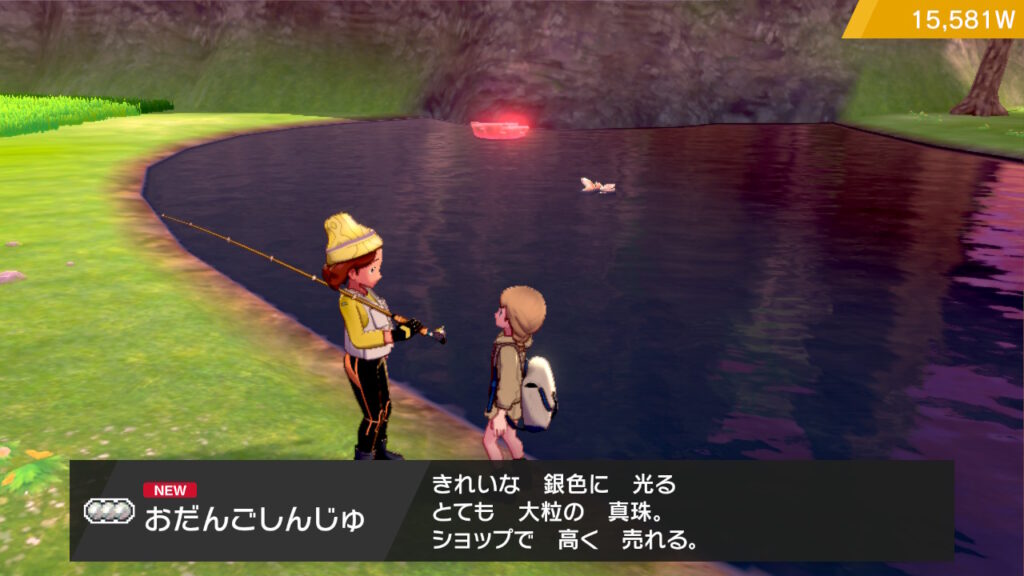Image resolution: width=1024 pixels, height=576 pixels.
Task: Click the おだんごしんじゅ item name
Action: (x=254, y=520)
